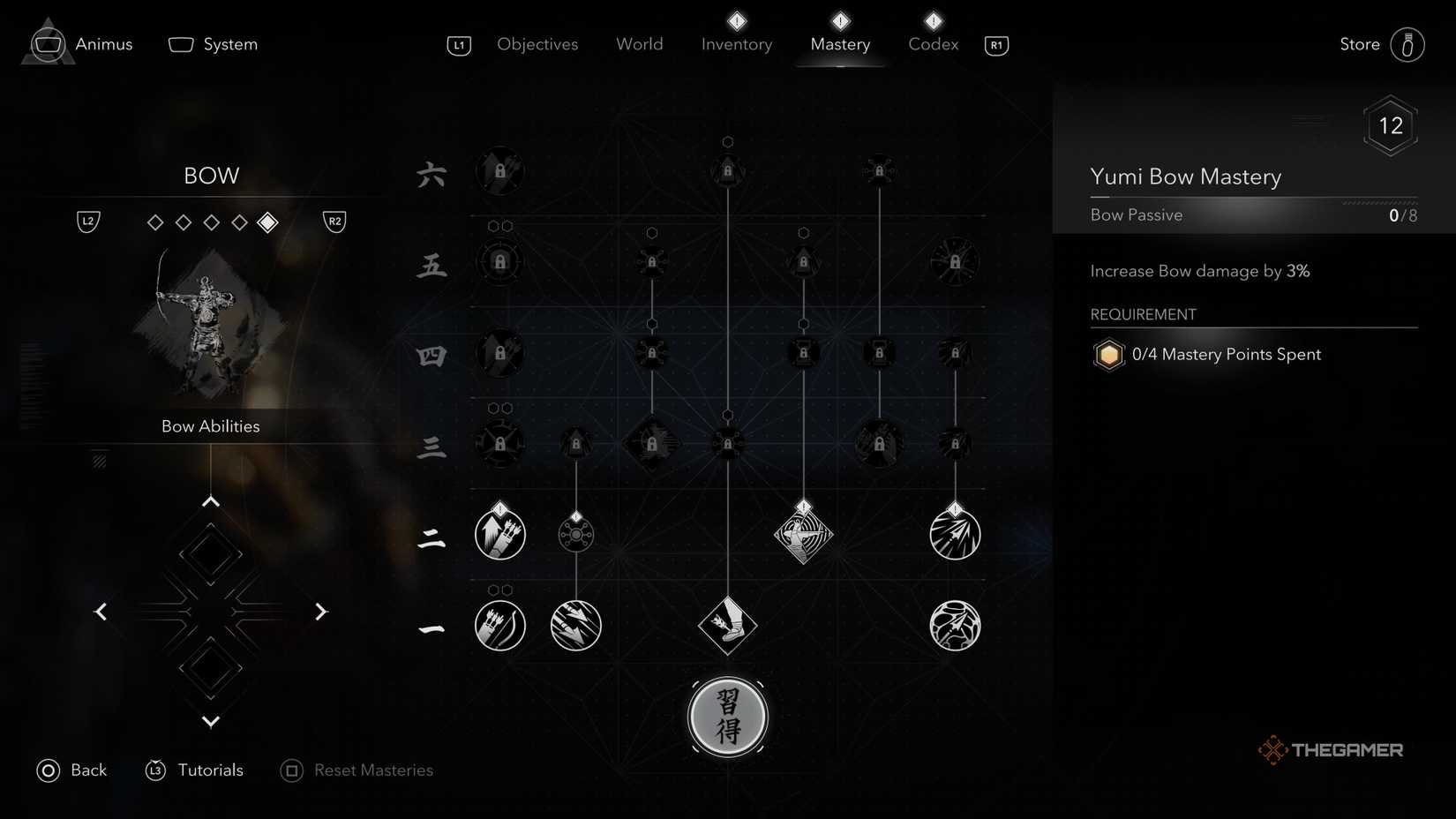This screenshot has width=1456, height=819.
Task: Click a locked skill in row 六
Action: point(500,171)
